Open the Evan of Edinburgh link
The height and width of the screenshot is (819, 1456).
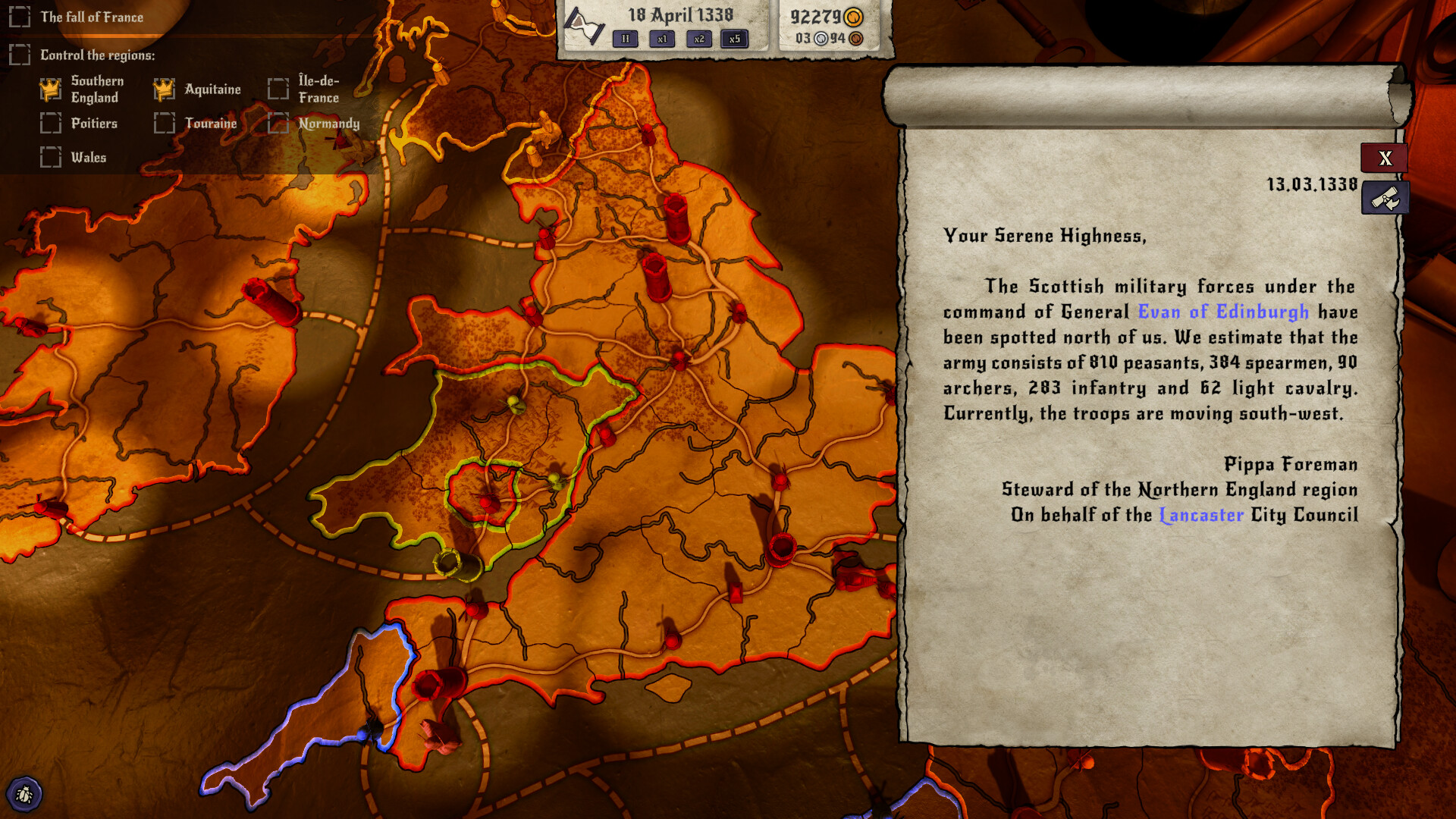[1223, 312]
